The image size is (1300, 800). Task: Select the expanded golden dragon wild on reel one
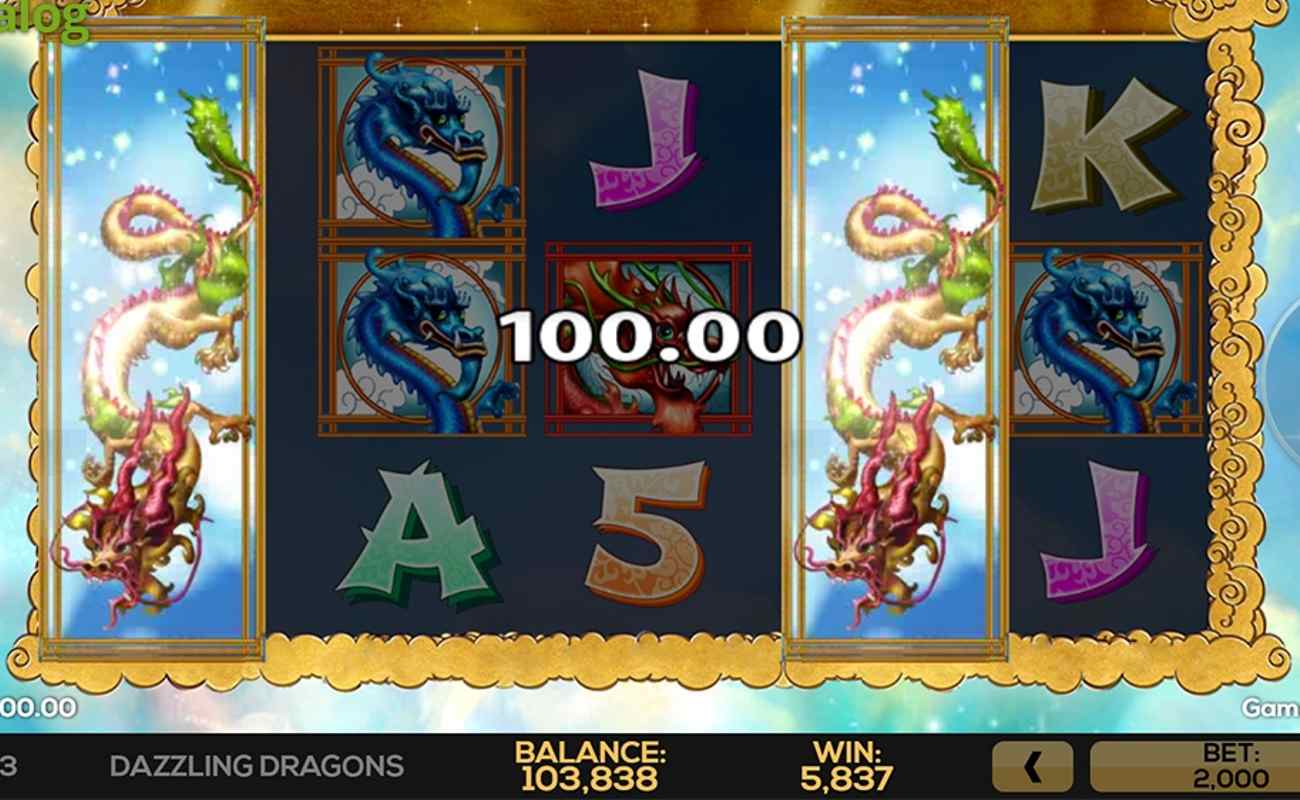pyautogui.click(x=150, y=350)
